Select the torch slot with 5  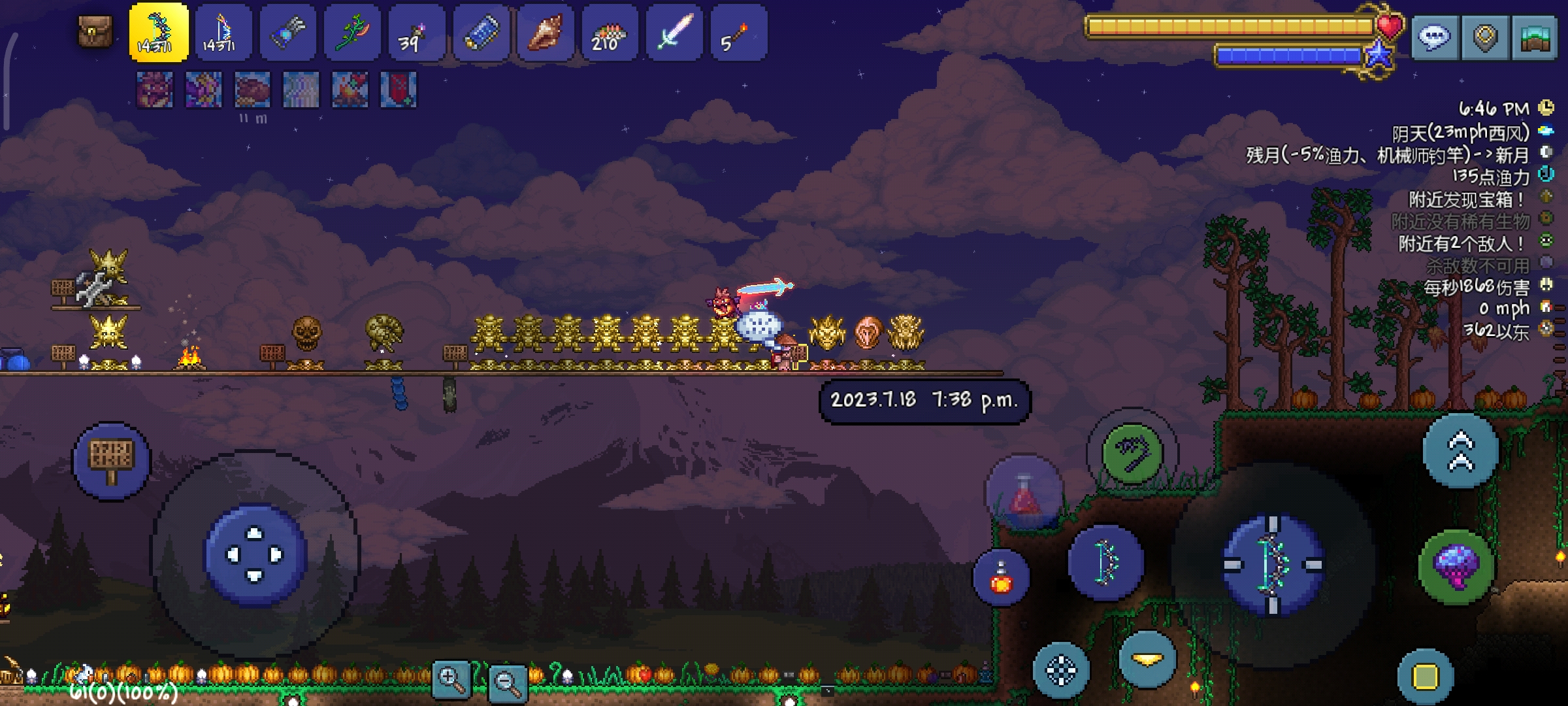point(738,33)
